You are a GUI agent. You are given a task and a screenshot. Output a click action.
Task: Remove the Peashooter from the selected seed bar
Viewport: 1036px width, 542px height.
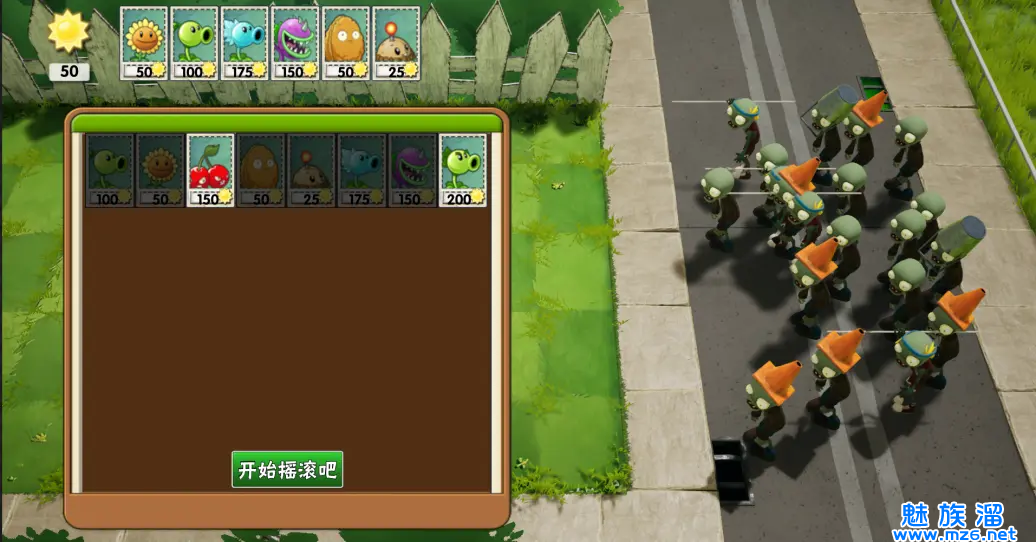point(195,43)
